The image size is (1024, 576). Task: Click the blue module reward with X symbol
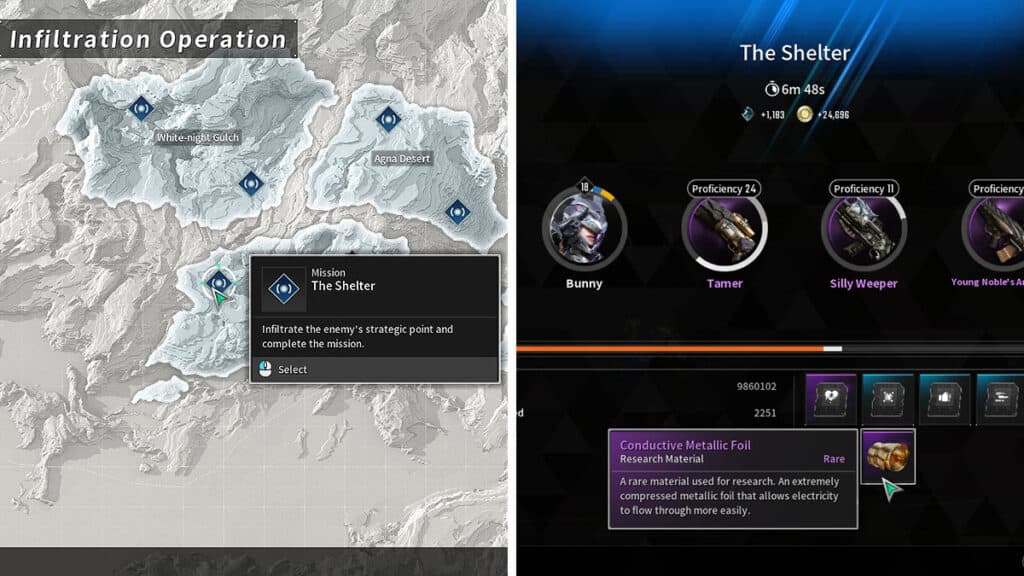pos(888,399)
